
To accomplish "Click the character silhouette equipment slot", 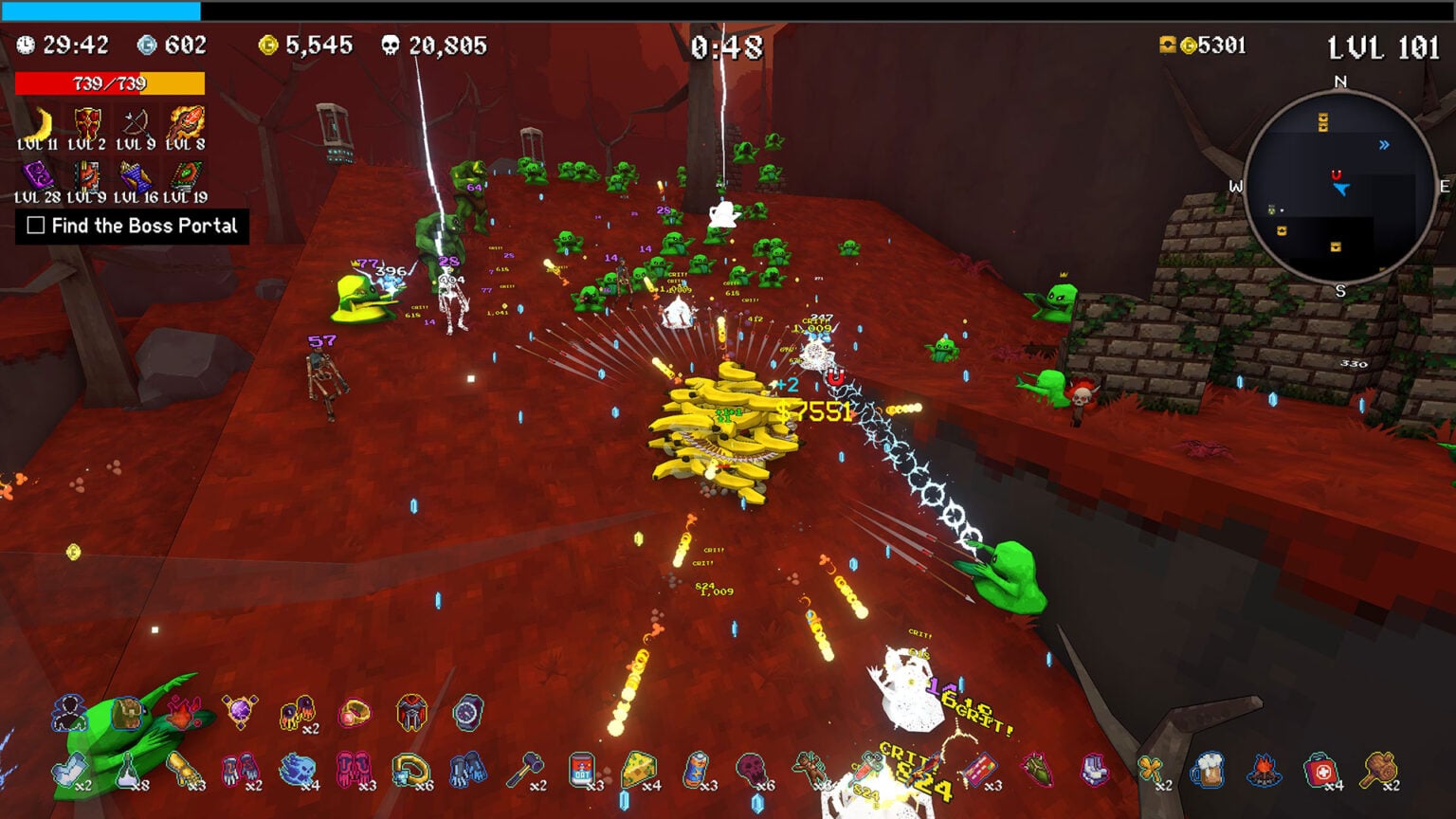I will [x=68, y=713].
